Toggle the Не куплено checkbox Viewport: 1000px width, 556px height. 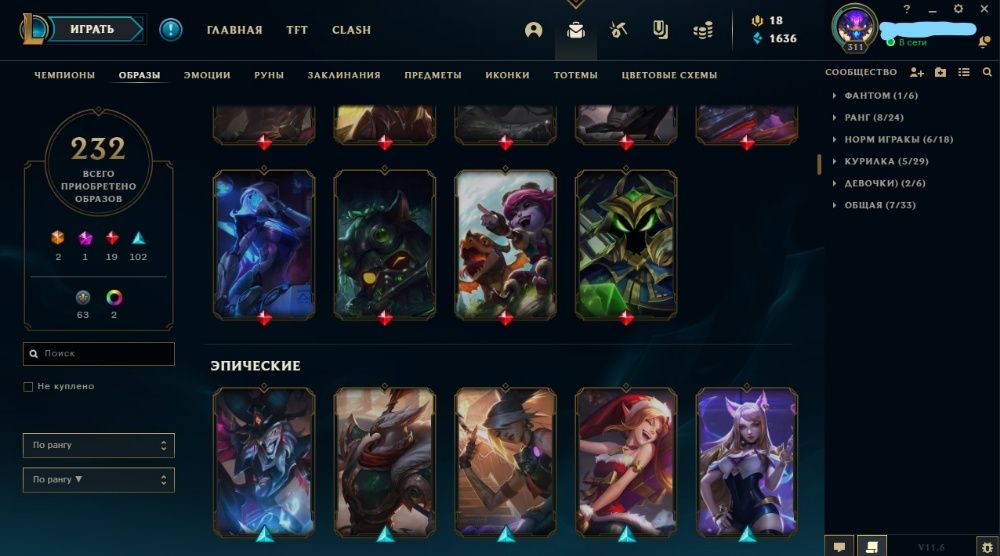point(28,386)
